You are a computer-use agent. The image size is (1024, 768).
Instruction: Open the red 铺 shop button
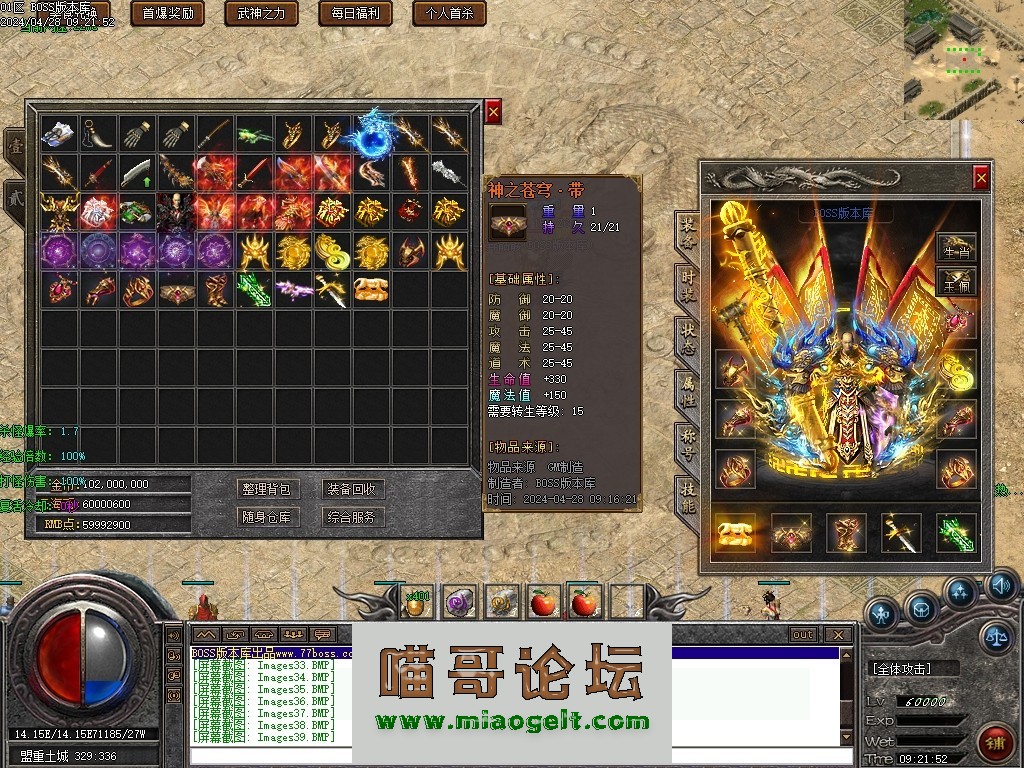coord(993,743)
